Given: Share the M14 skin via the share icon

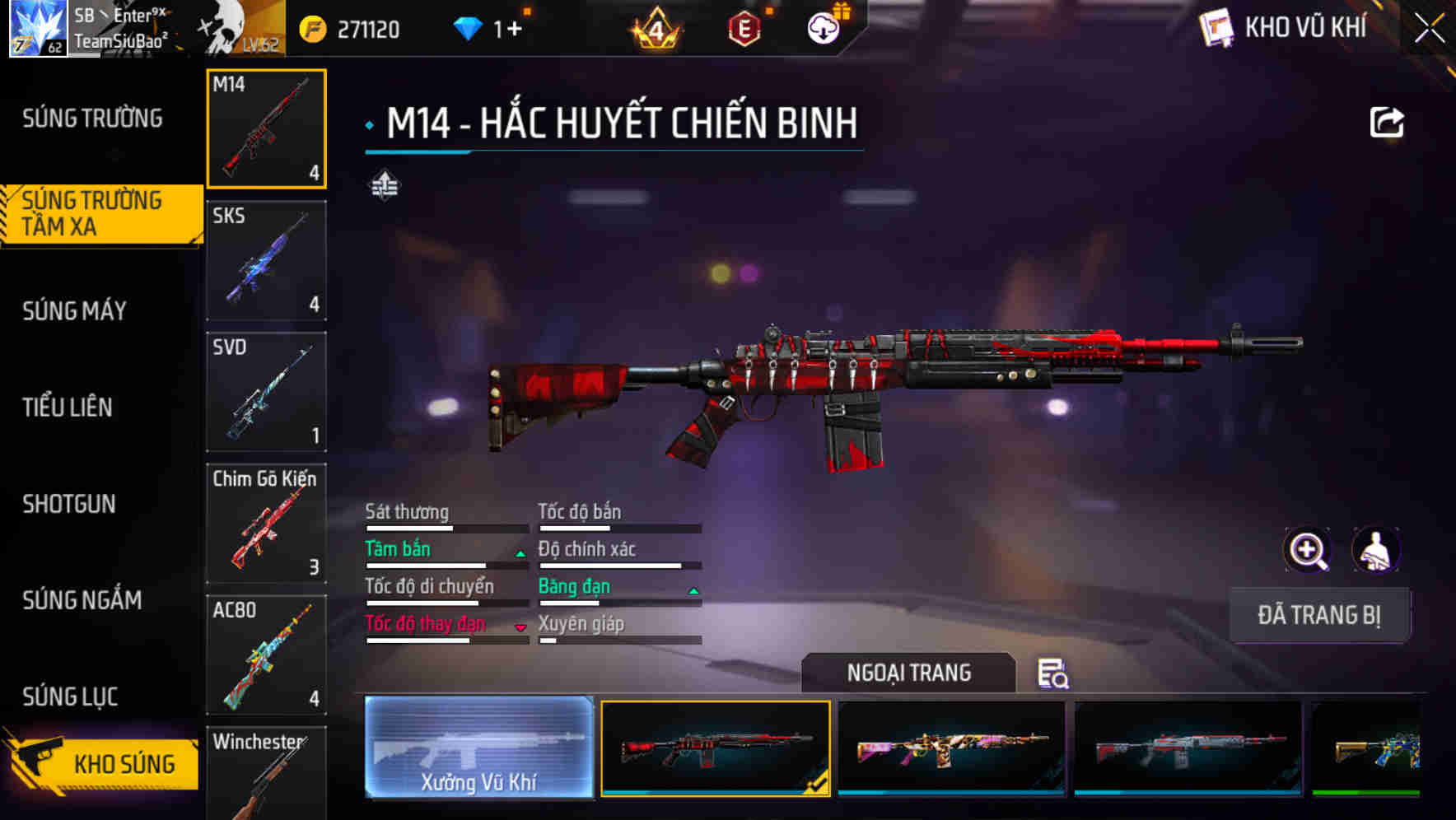Looking at the screenshot, I should [x=1387, y=122].
